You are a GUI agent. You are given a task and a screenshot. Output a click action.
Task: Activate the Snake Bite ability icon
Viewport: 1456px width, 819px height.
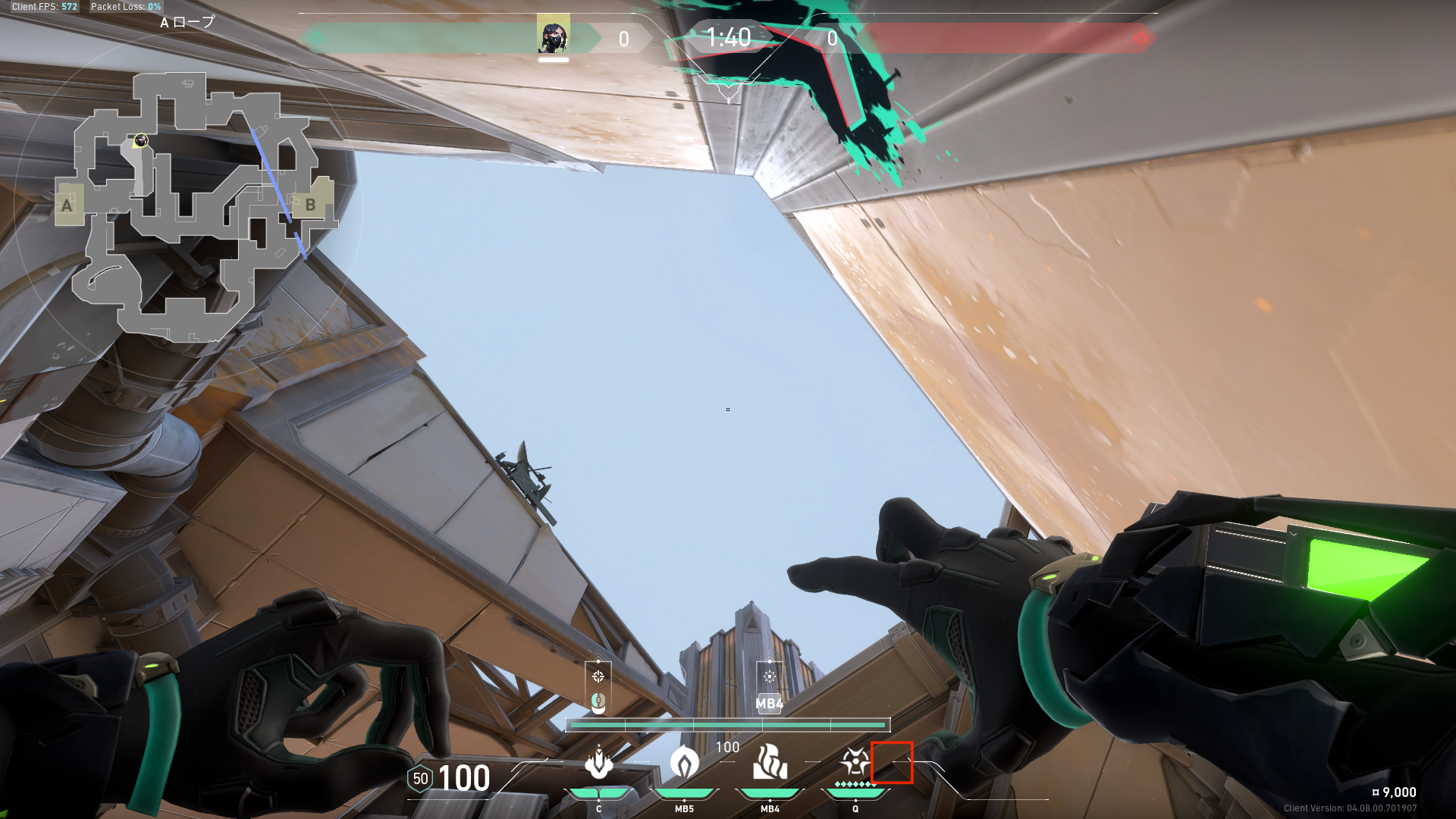pyautogui.click(x=599, y=763)
